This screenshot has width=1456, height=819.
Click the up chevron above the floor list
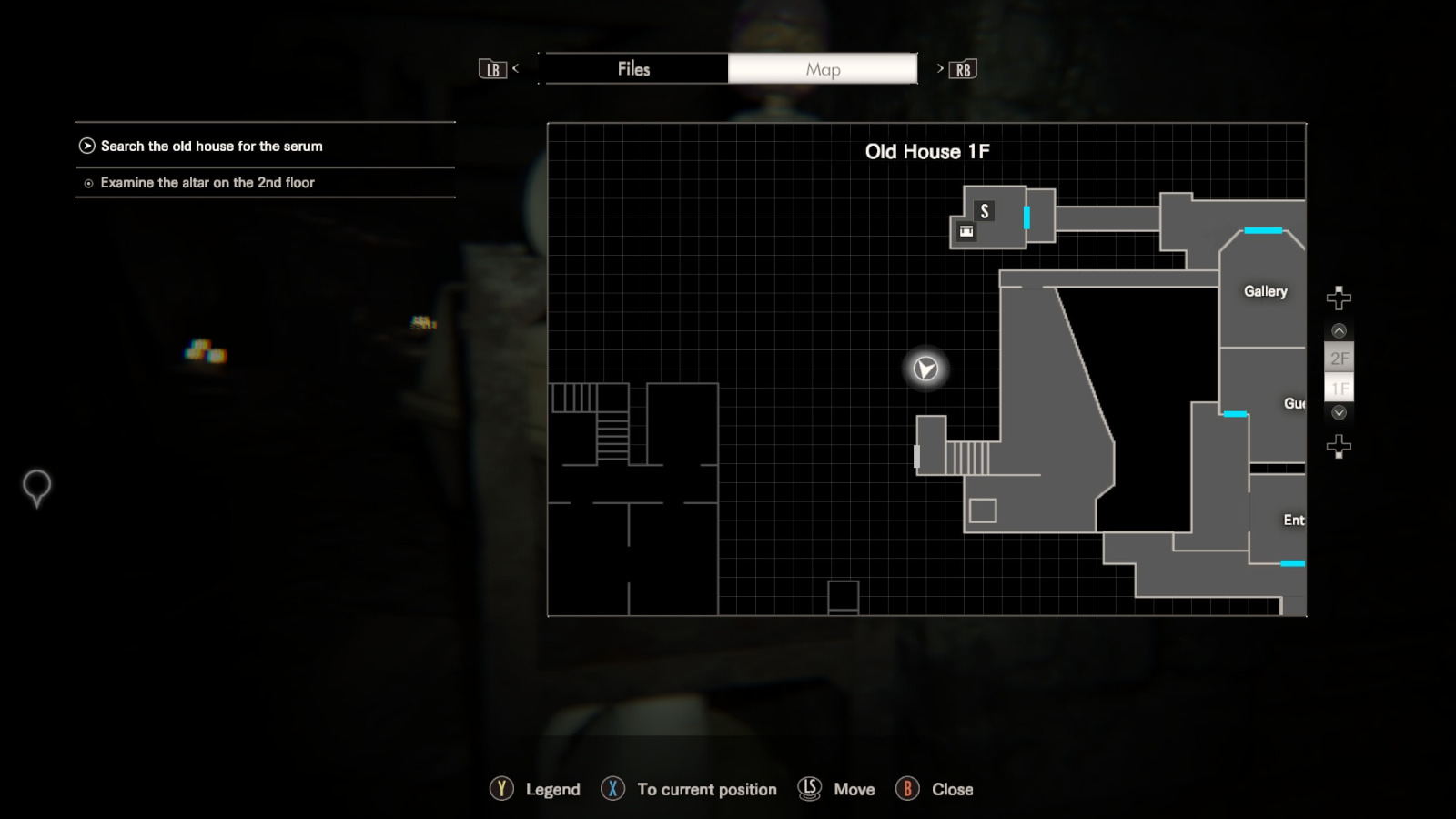click(x=1338, y=330)
